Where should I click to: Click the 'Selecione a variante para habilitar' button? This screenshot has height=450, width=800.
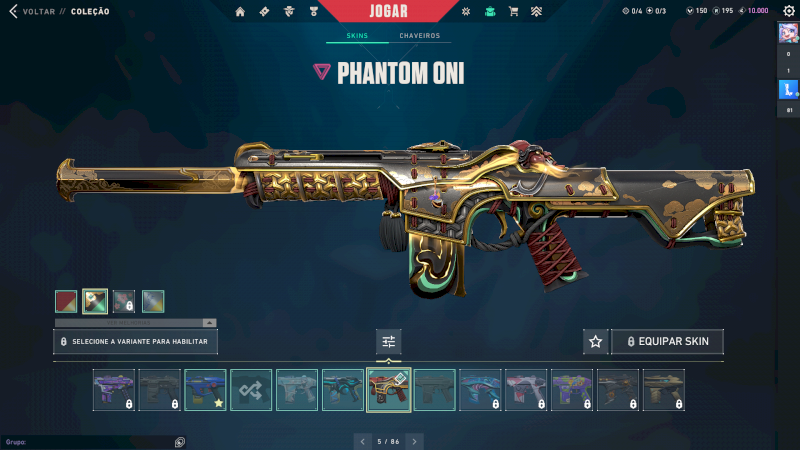[135, 342]
